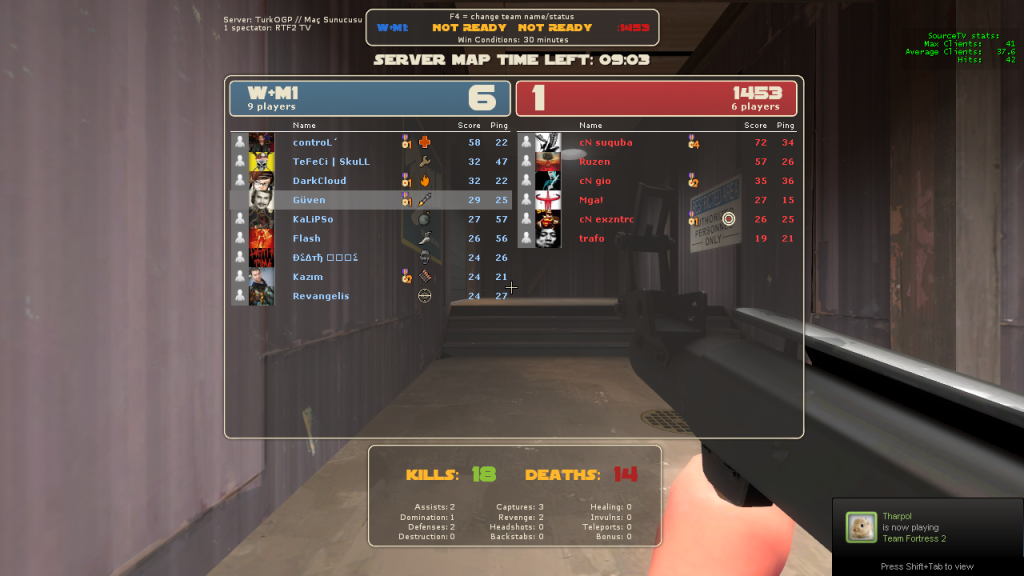Select the highlighted Güven player row
The image size is (1024, 576).
point(309,200)
